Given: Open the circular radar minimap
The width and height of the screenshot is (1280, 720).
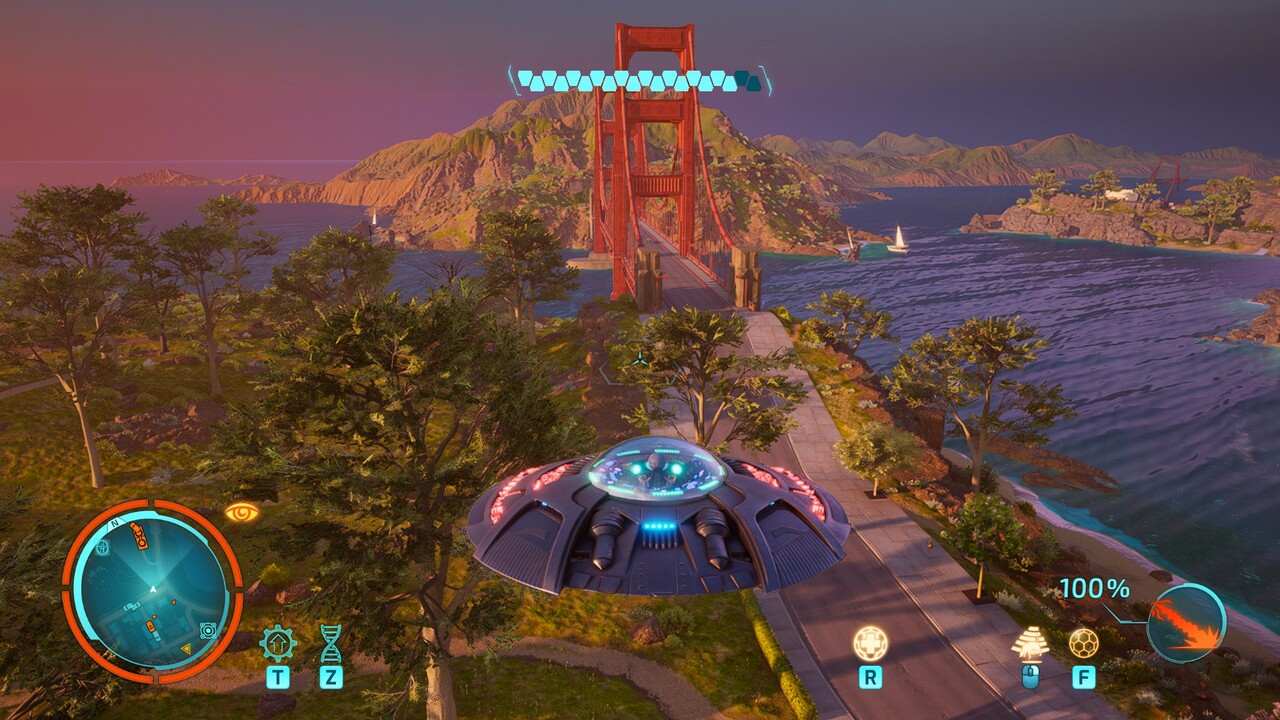Looking at the screenshot, I should coord(152,592).
